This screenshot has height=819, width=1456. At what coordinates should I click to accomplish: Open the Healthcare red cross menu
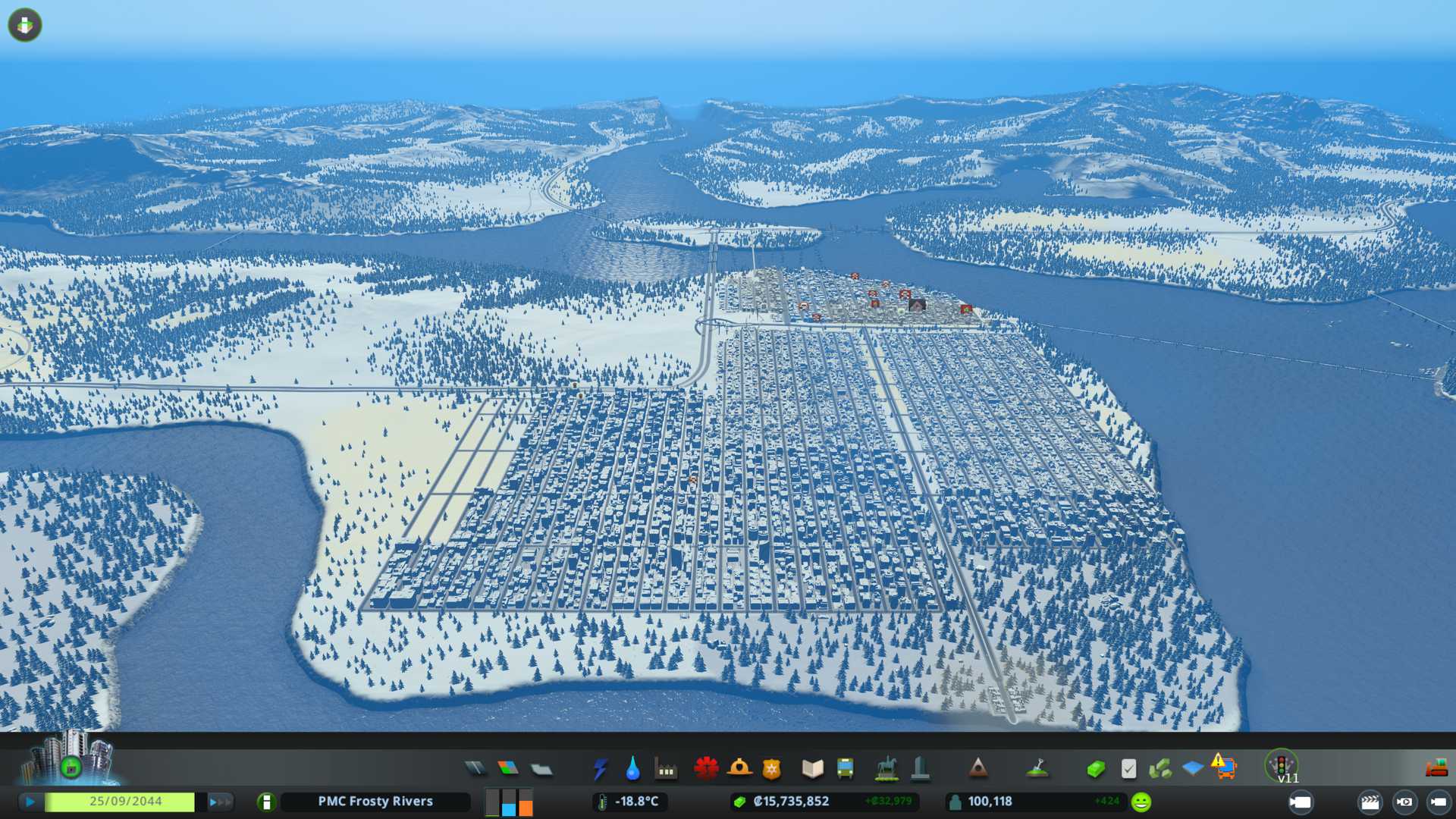click(x=706, y=769)
